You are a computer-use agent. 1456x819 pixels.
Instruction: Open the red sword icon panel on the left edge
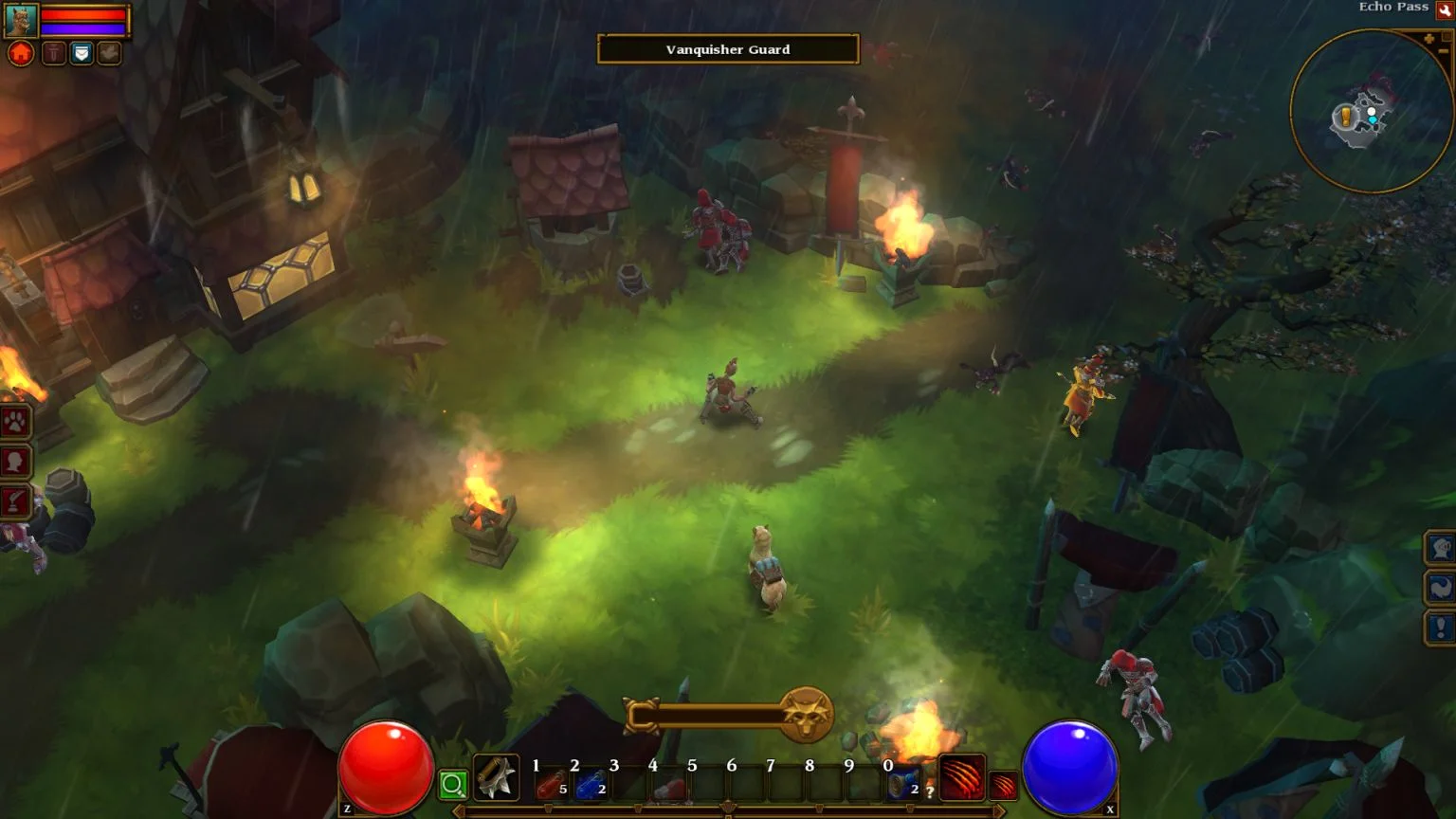15,500
